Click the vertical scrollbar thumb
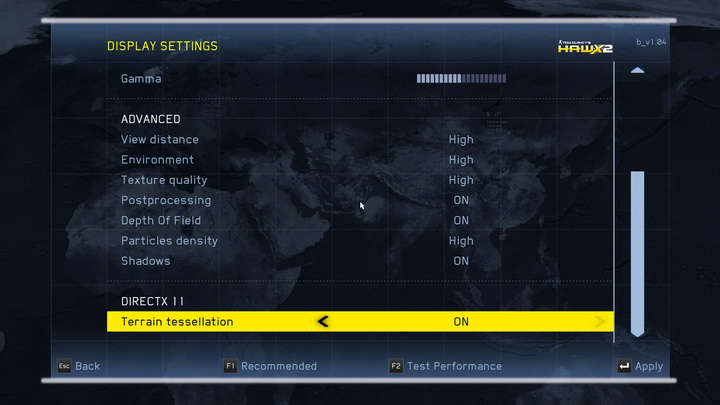Viewport: 720px width, 405px height. [637, 250]
